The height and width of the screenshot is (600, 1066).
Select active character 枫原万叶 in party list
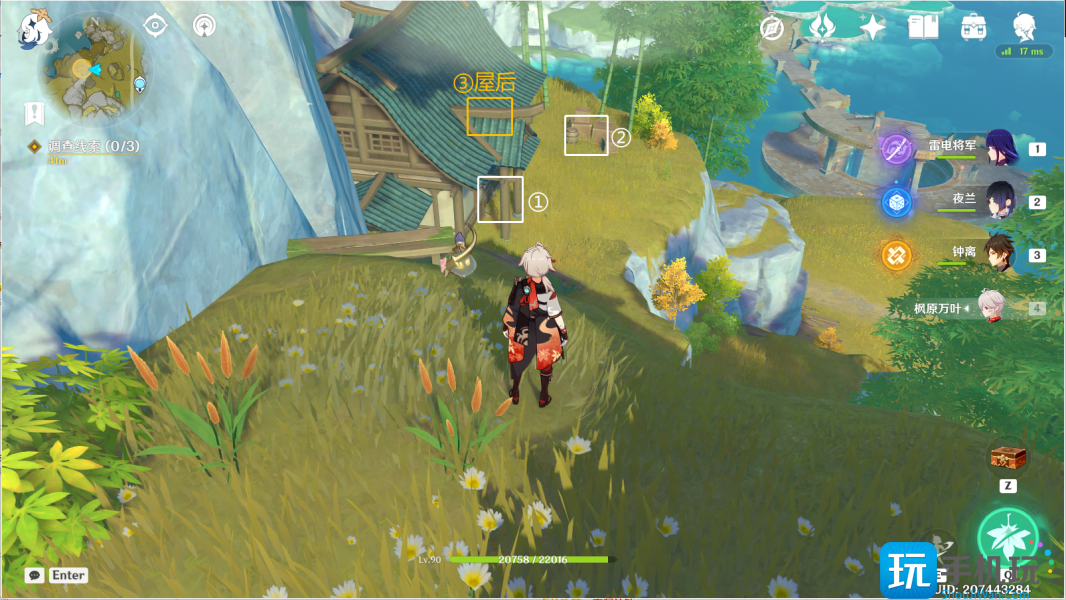[992, 308]
